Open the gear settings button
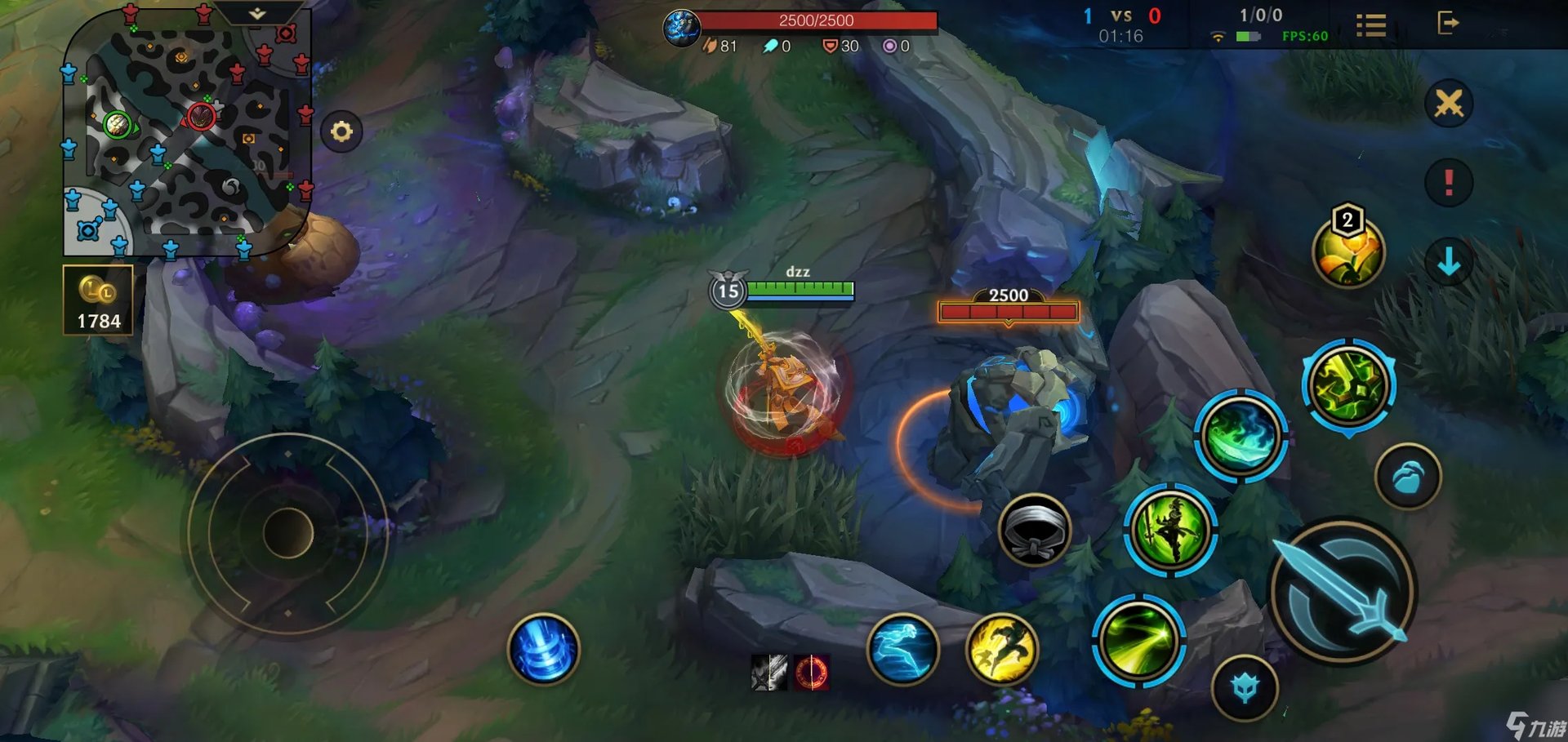Viewport: 1568px width, 742px height. (x=341, y=131)
